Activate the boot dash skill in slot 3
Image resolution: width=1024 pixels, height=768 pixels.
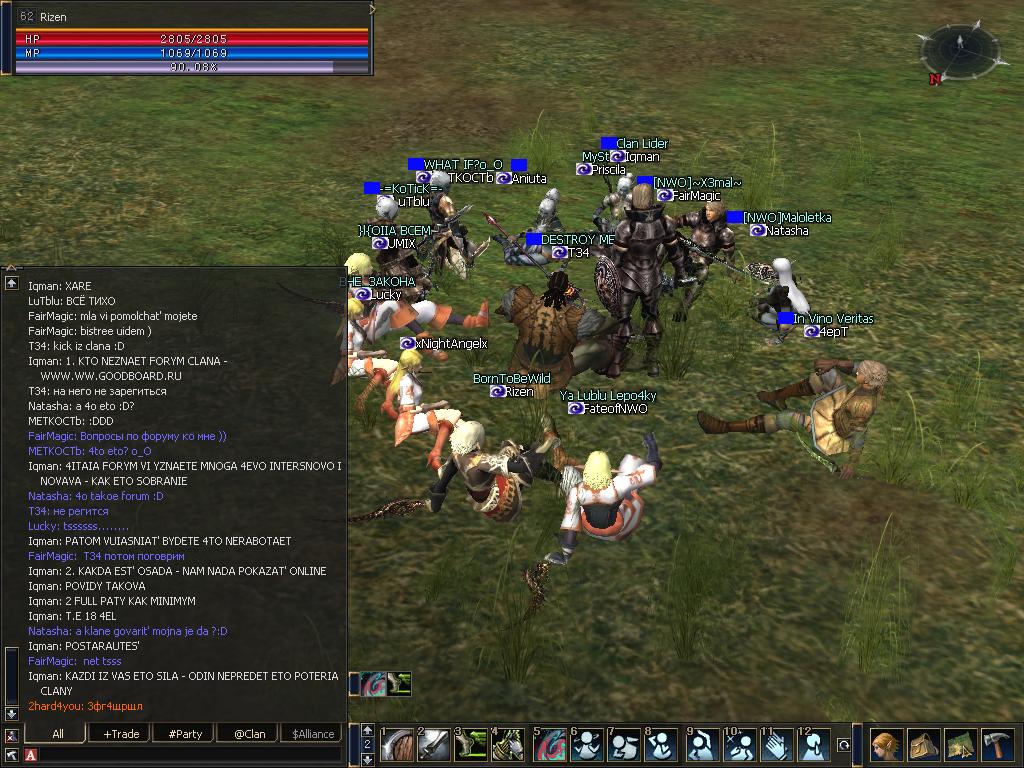[471, 745]
